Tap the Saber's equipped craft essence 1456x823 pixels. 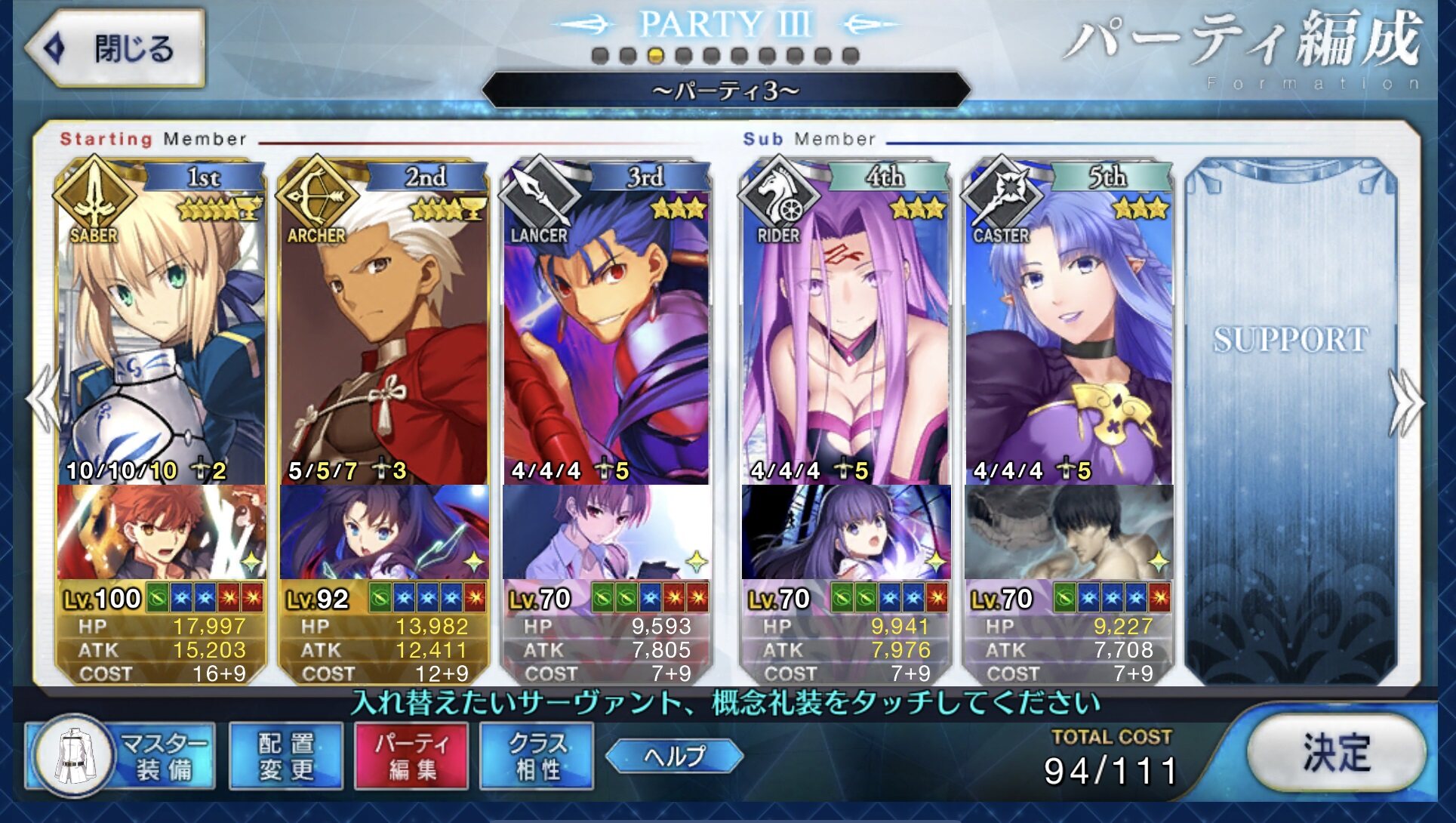click(x=162, y=532)
